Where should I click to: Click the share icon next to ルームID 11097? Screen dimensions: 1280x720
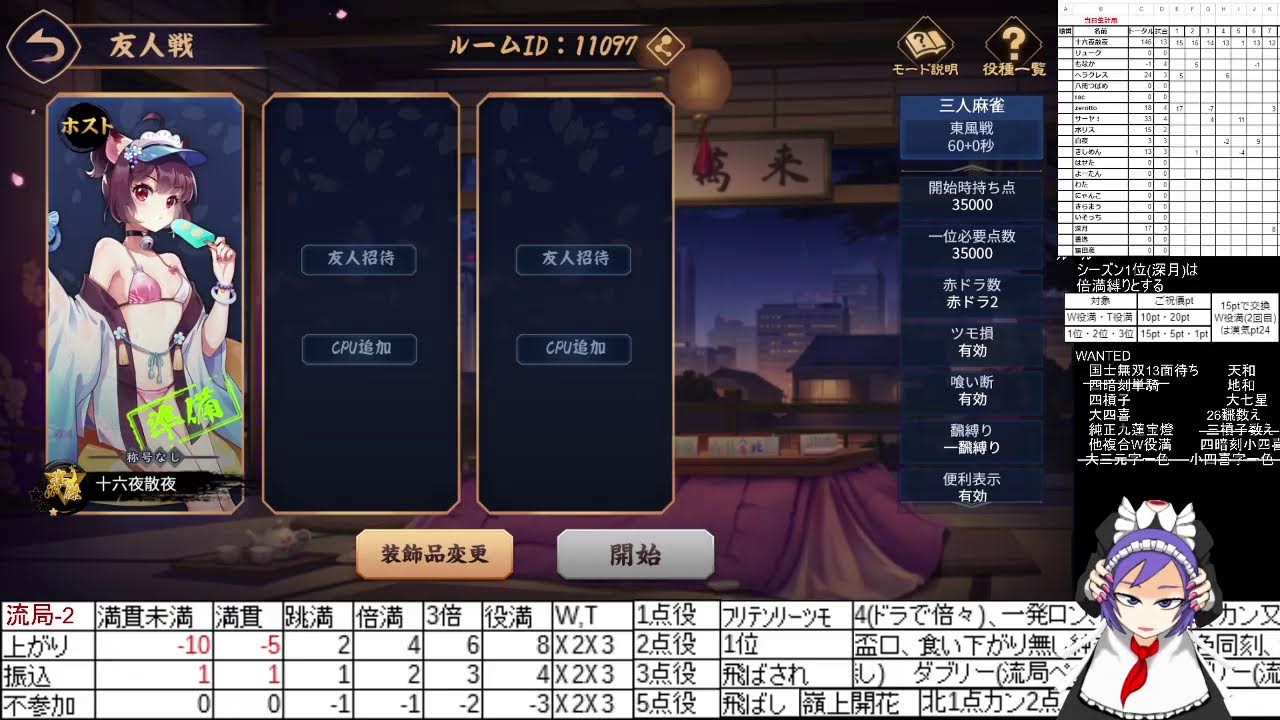[668, 47]
